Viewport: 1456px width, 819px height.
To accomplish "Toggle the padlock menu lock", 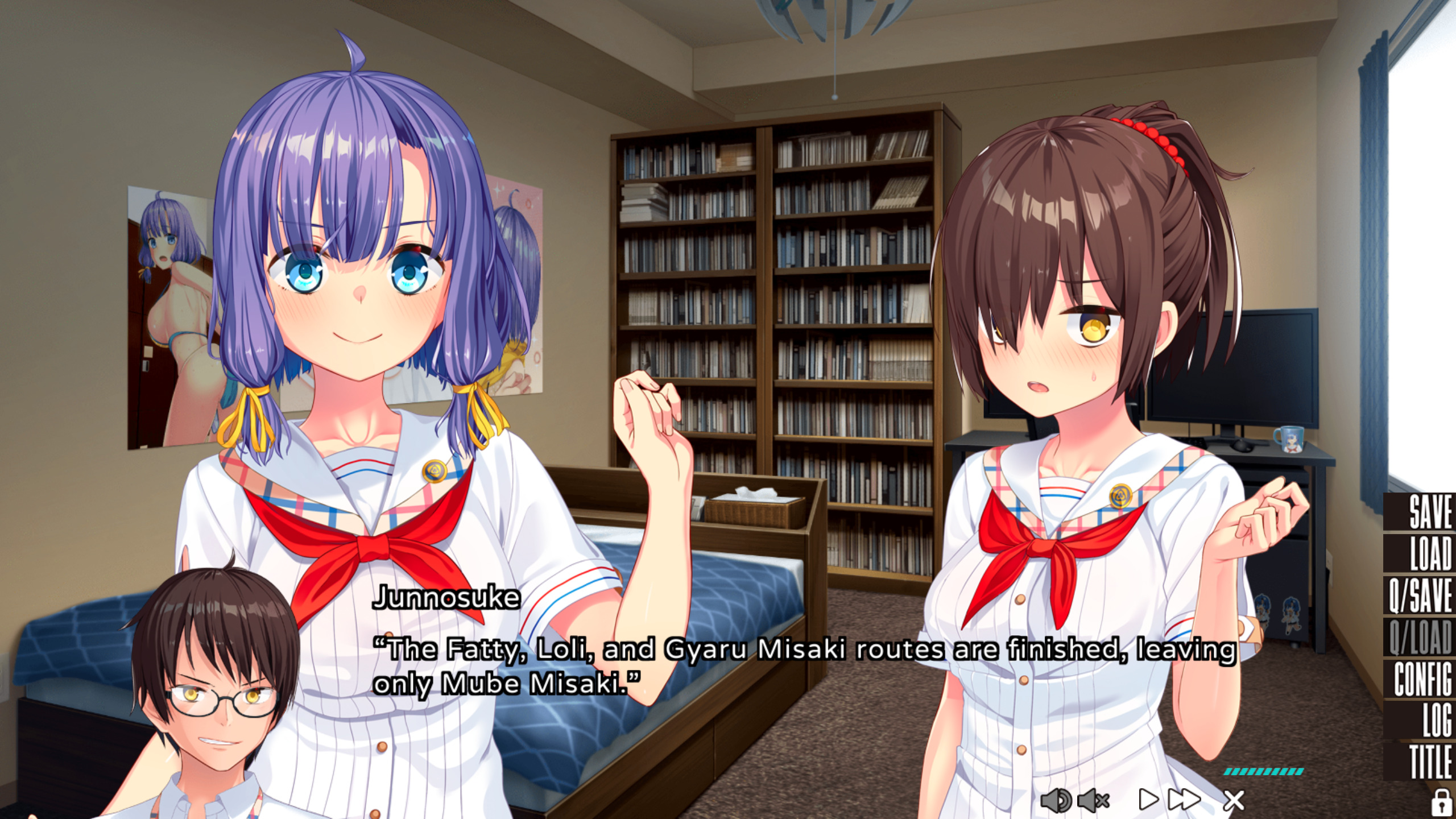I will pyautogui.click(x=1440, y=802).
